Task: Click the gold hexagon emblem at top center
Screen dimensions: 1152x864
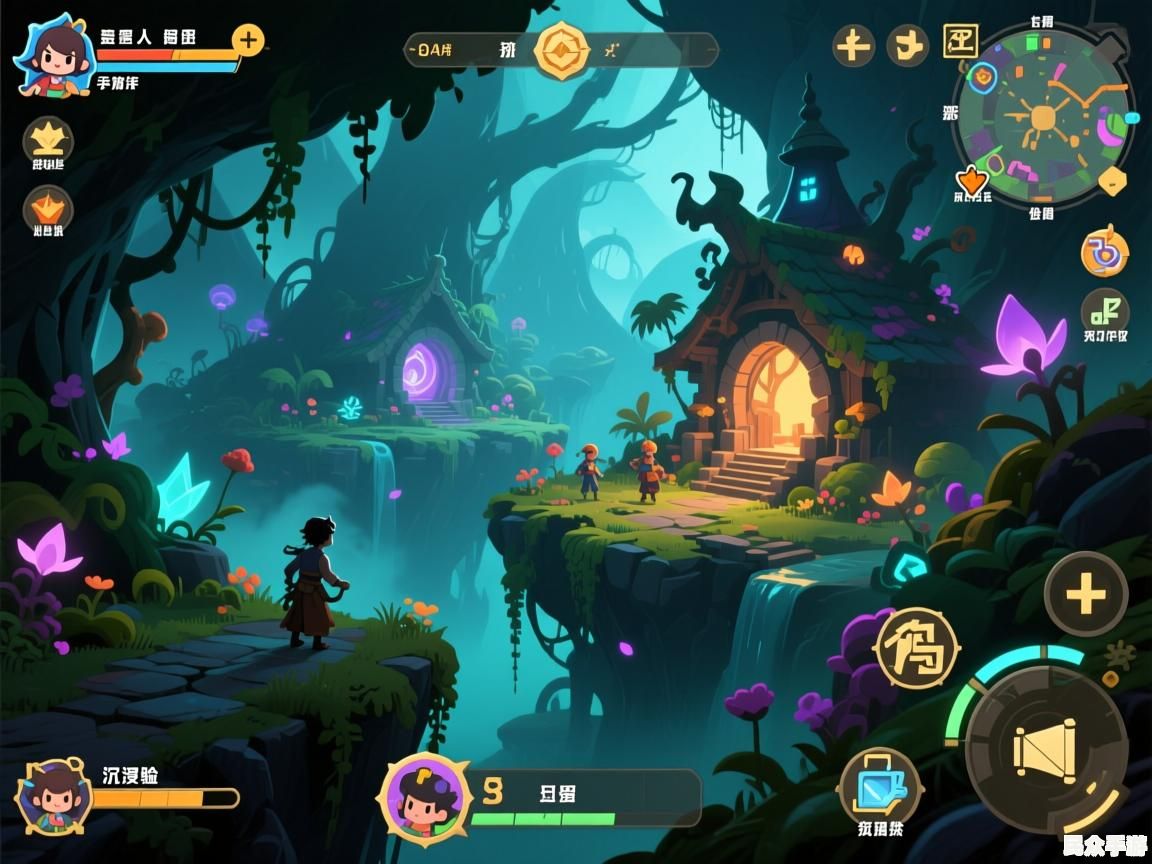Action: [562, 49]
